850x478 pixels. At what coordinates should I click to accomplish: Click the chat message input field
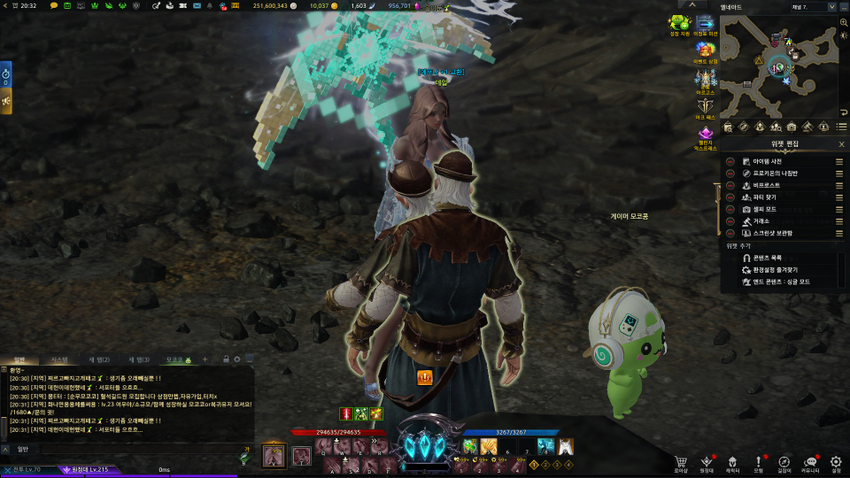130,449
